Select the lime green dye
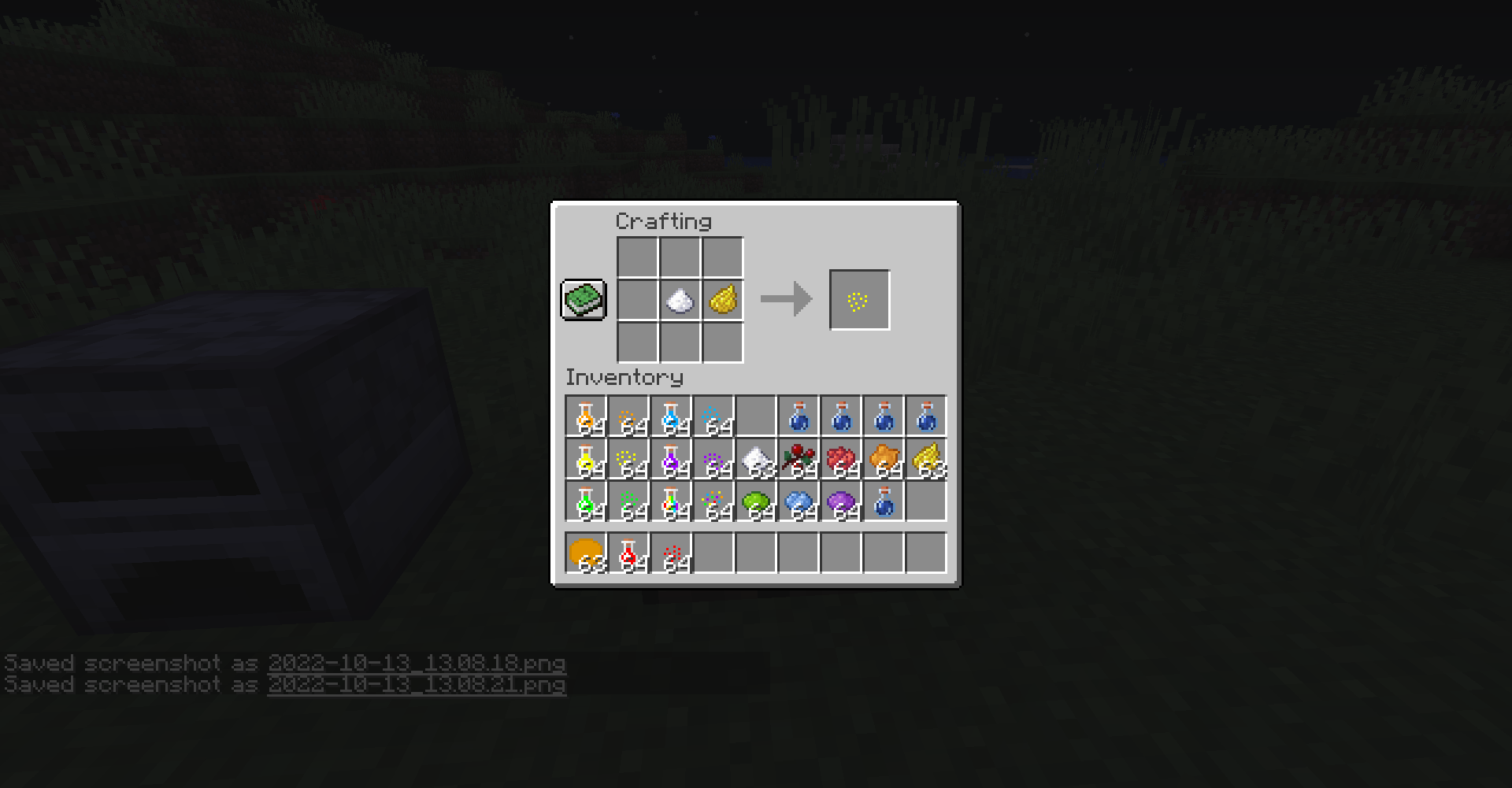Image resolution: width=1512 pixels, height=788 pixels. tap(757, 504)
